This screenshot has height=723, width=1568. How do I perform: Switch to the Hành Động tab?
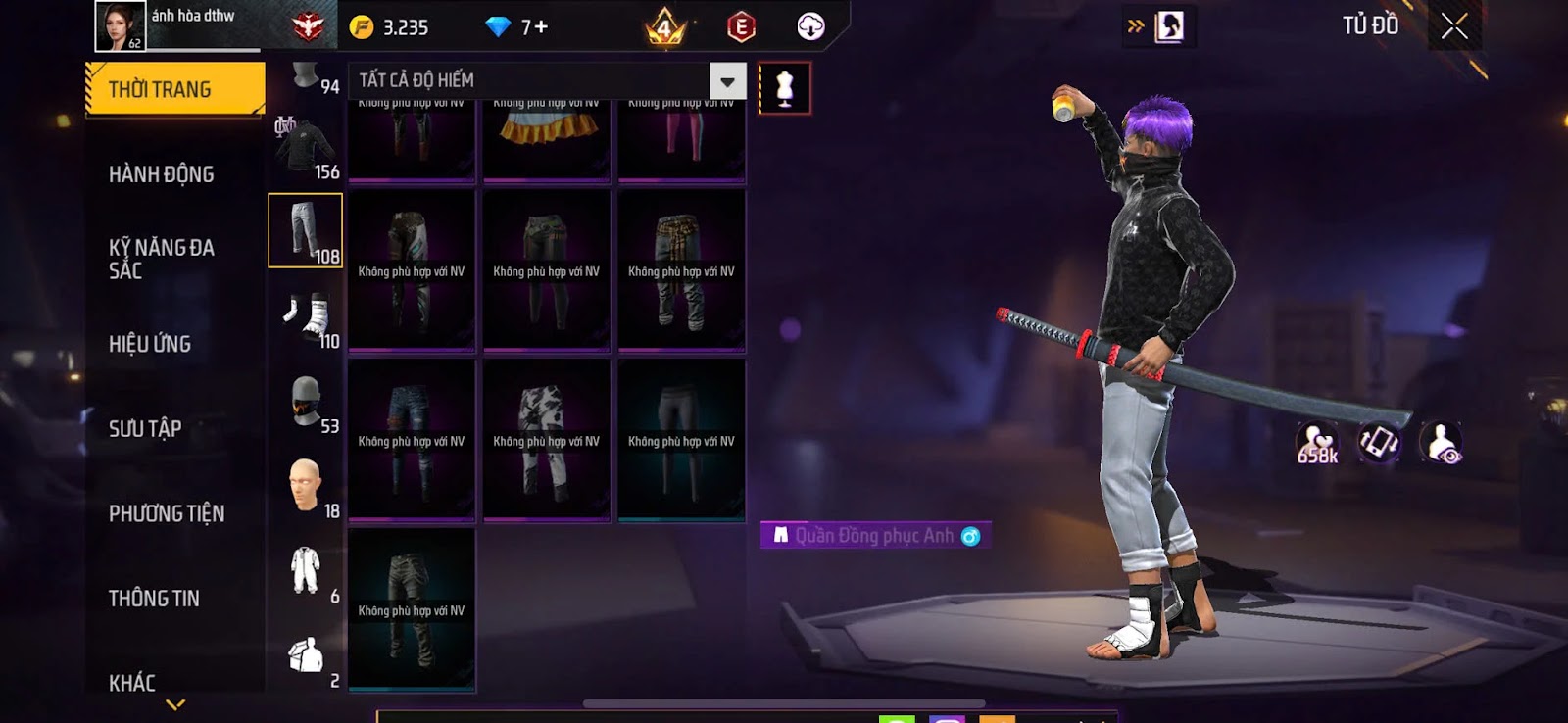pyautogui.click(x=162, y=174)
